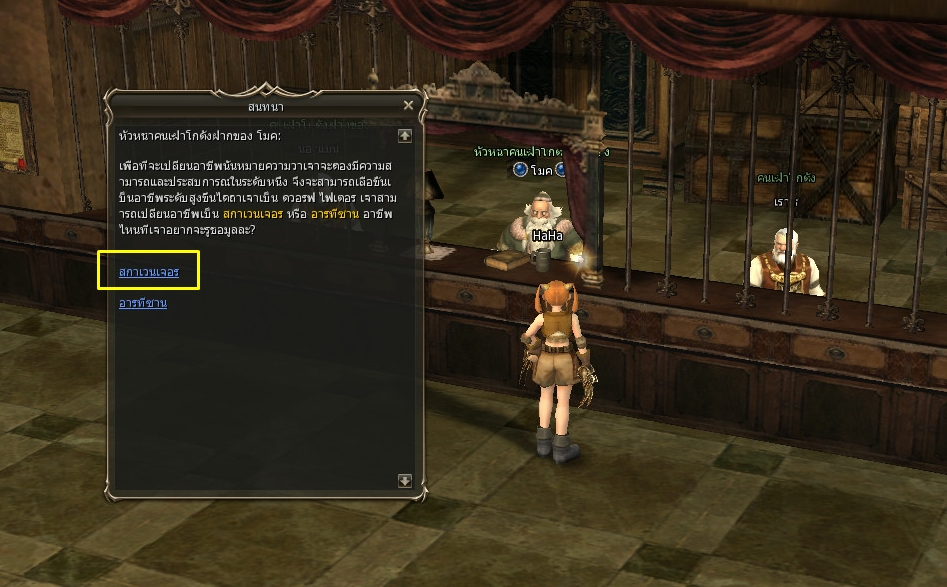Click the dialogue scroll-down arrow
947x587 pixels.
[405, 480]
